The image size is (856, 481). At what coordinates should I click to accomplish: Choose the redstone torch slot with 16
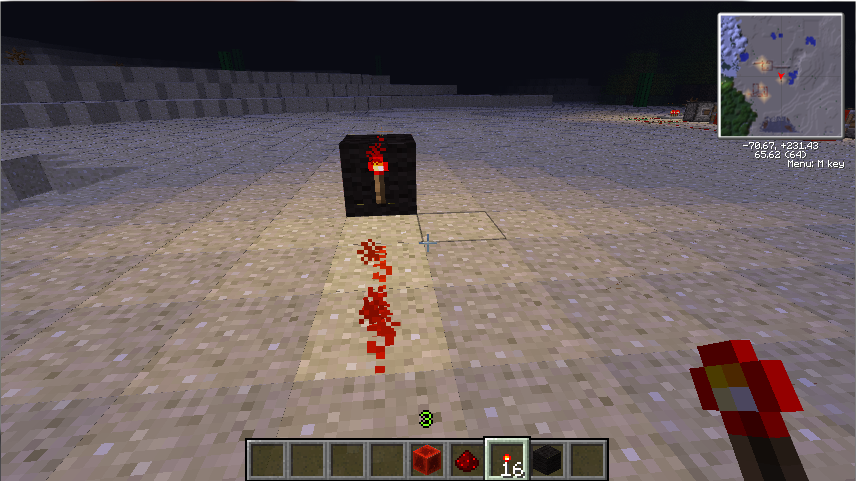coord(507,460)
